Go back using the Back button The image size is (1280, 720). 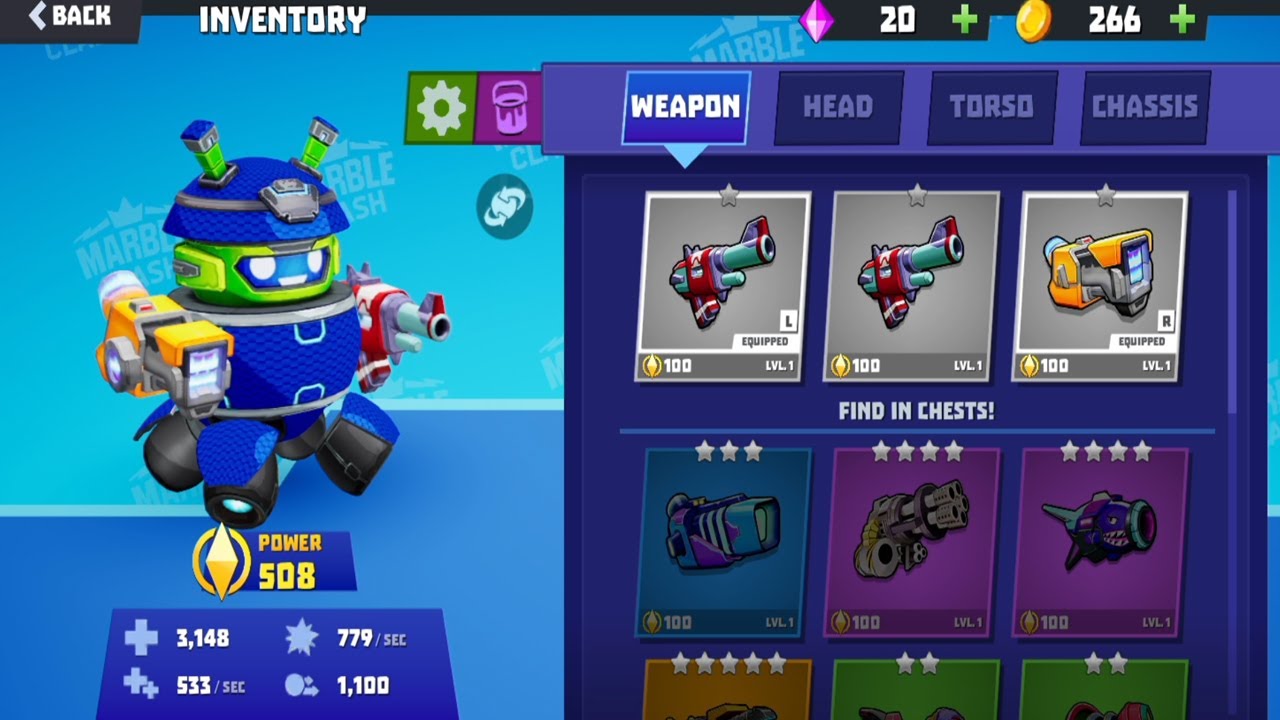tap(70, 16)
